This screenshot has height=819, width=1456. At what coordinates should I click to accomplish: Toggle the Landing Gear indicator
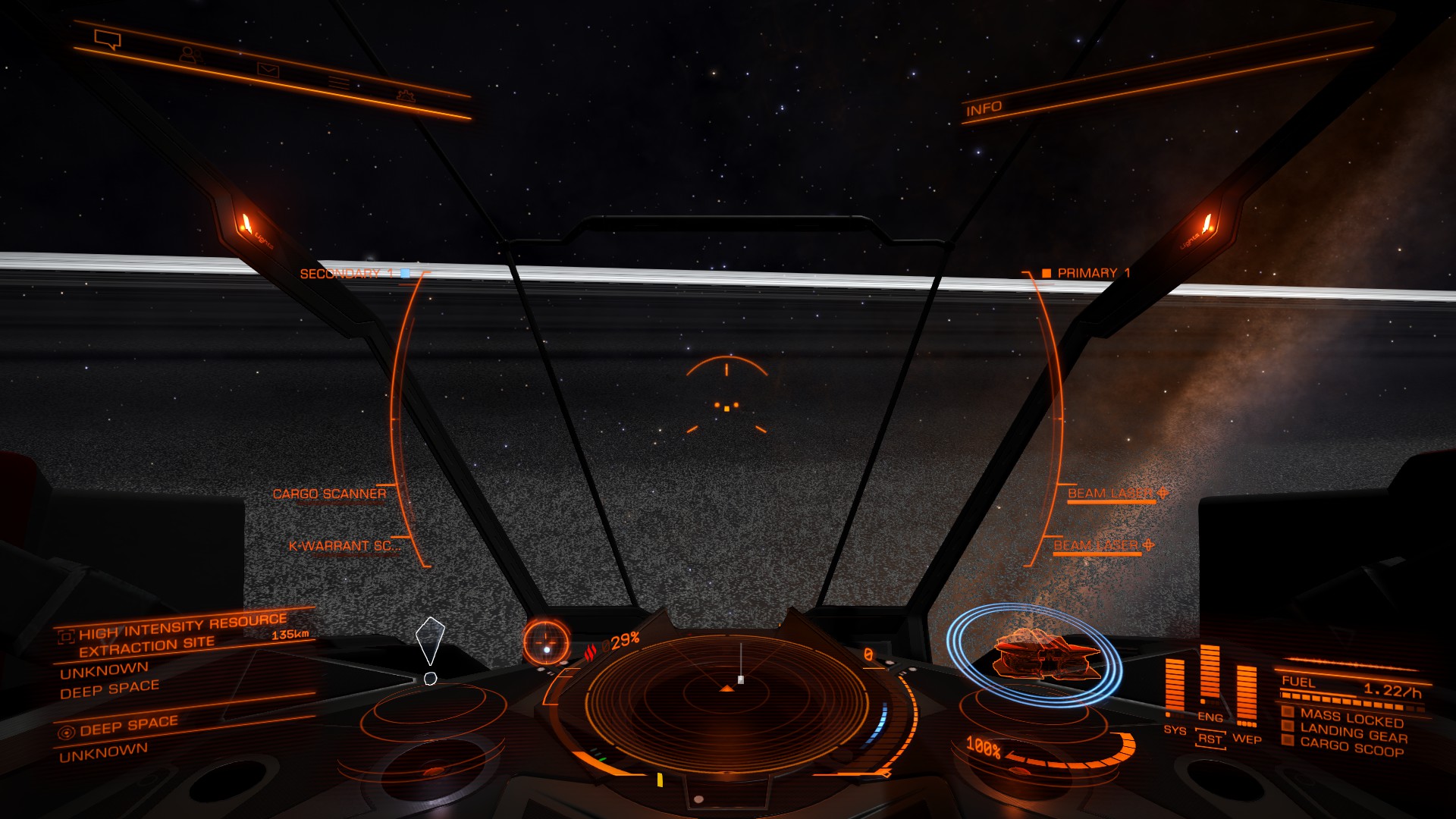coord(1352,733)
